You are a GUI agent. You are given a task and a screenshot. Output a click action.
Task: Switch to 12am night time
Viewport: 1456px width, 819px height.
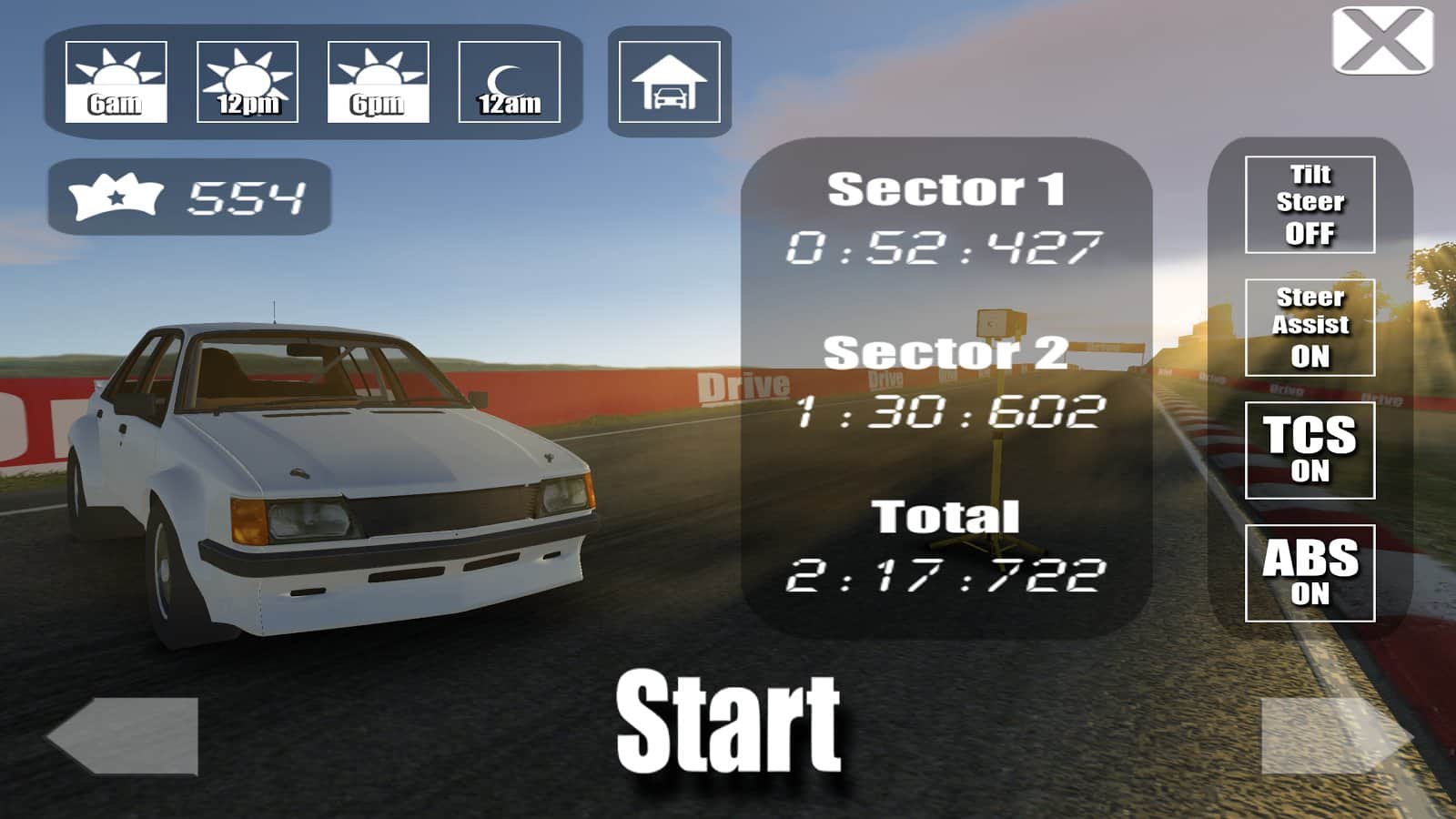pyautogui.click(x=509, y=82)
